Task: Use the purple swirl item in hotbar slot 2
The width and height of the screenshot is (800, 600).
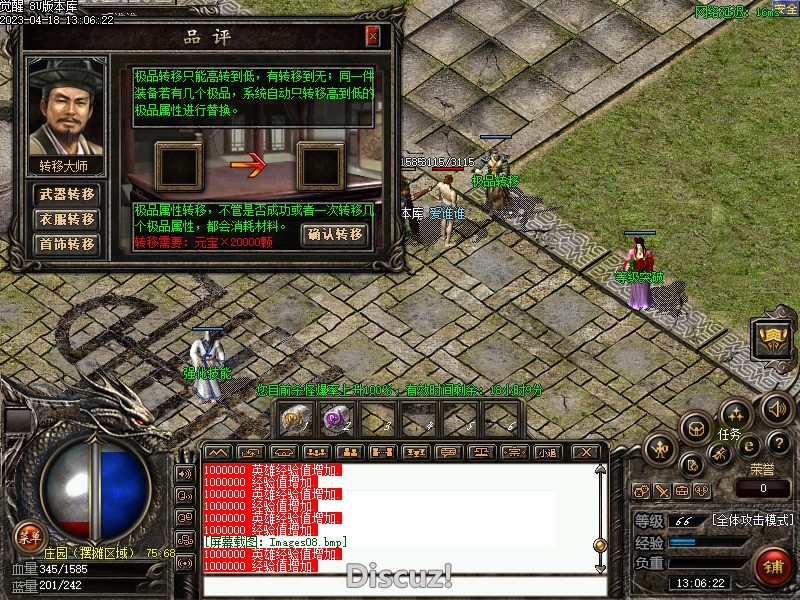Action: 333,420
